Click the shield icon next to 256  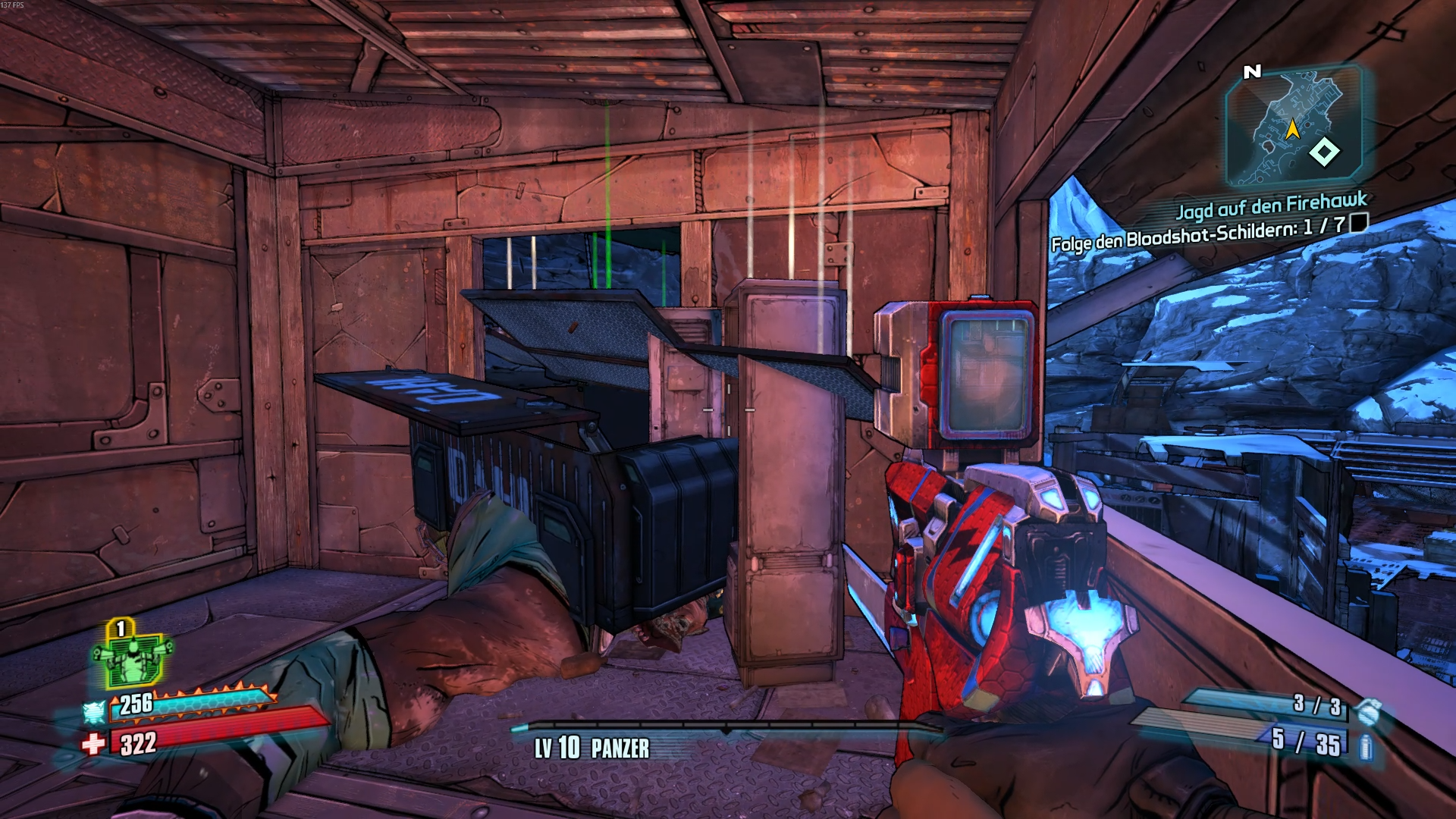(x=94, y=712)
